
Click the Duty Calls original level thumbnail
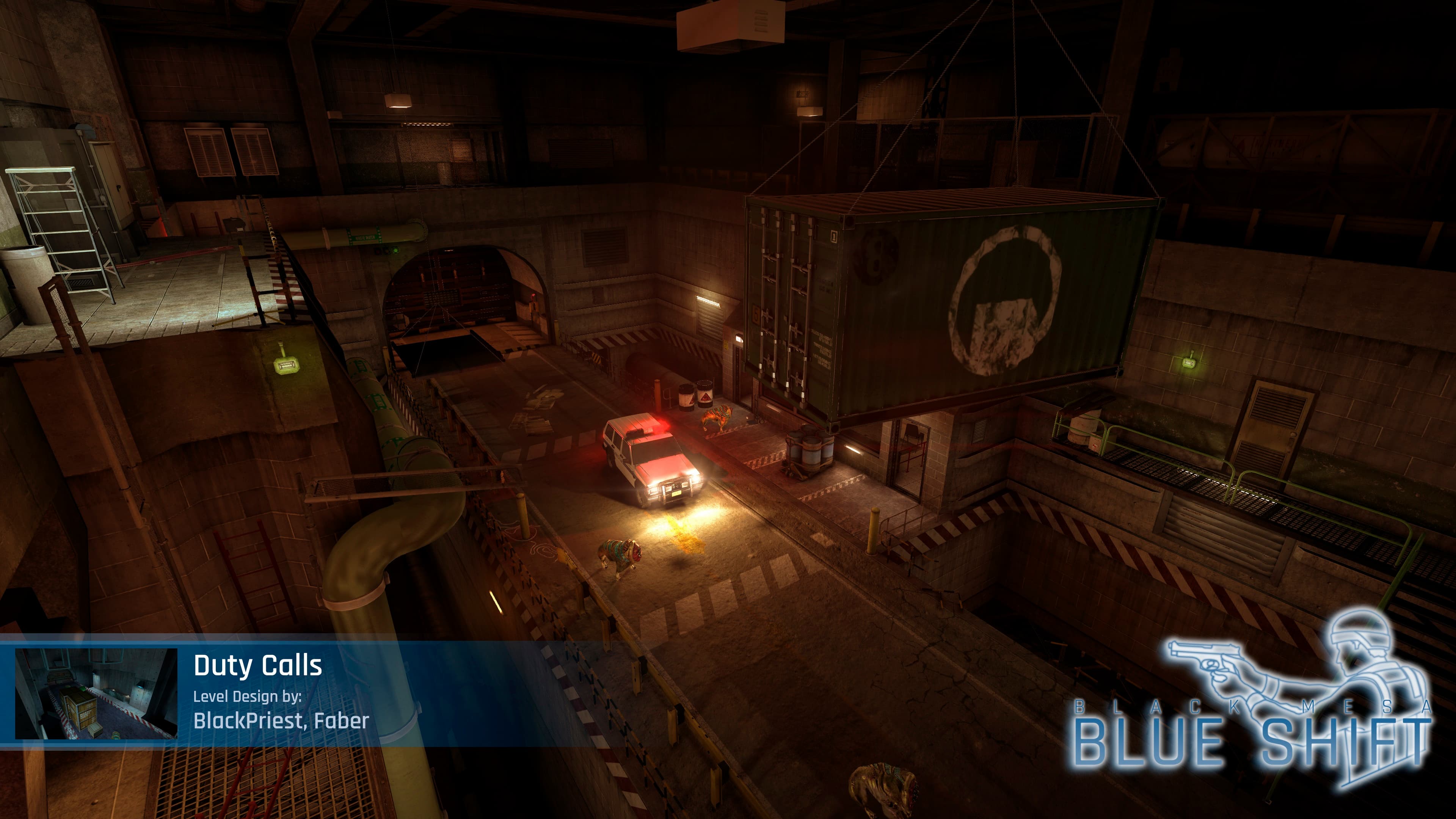[96, 693]
